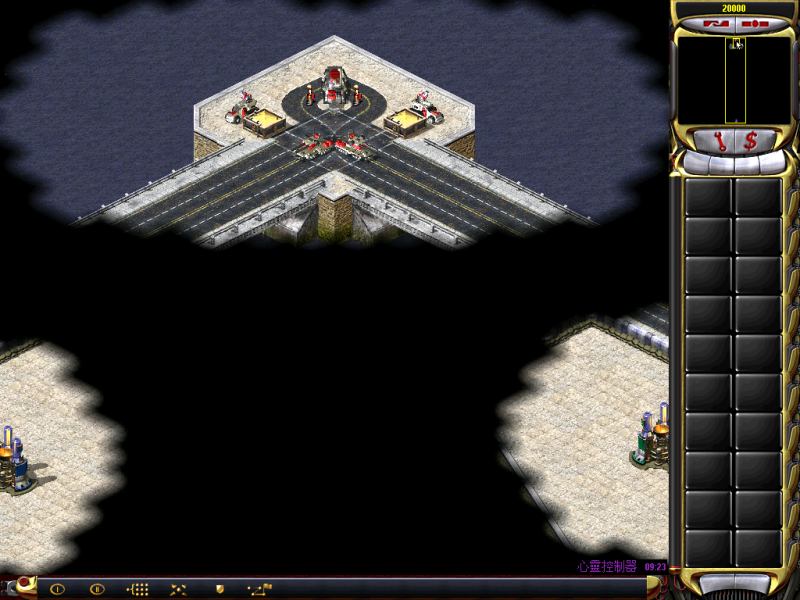
Task: Select the team 2 command bar button
Action: click(x=97, y=589)
